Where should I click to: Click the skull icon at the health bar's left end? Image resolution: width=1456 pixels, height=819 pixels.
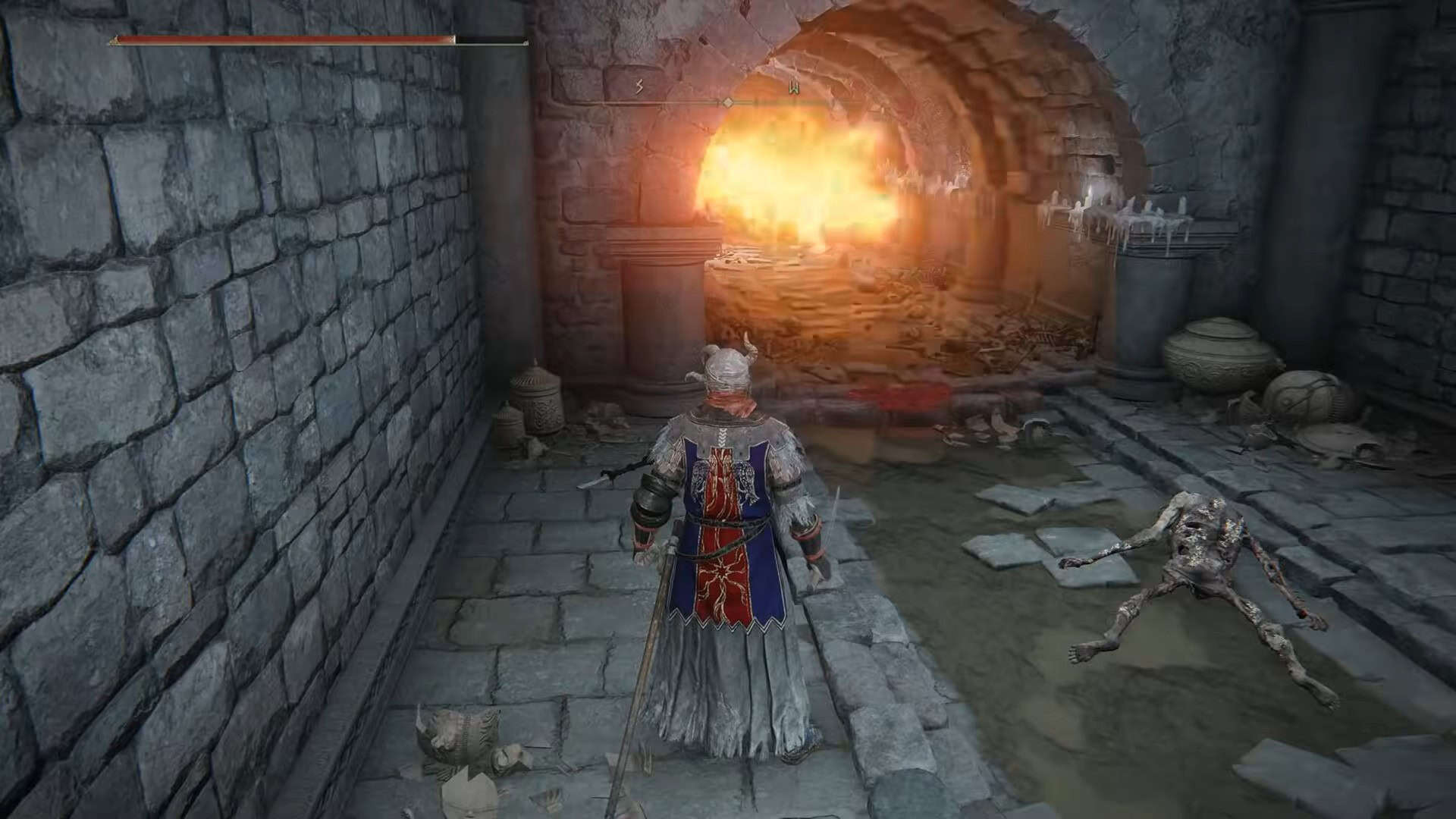click(x=114, y=39)
